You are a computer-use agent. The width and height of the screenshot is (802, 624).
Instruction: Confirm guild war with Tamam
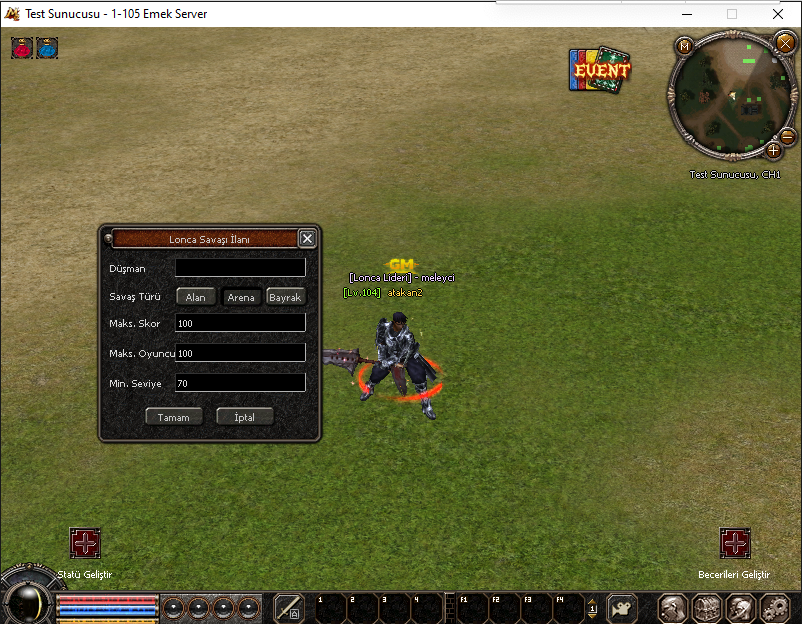[x=174, y=417]
